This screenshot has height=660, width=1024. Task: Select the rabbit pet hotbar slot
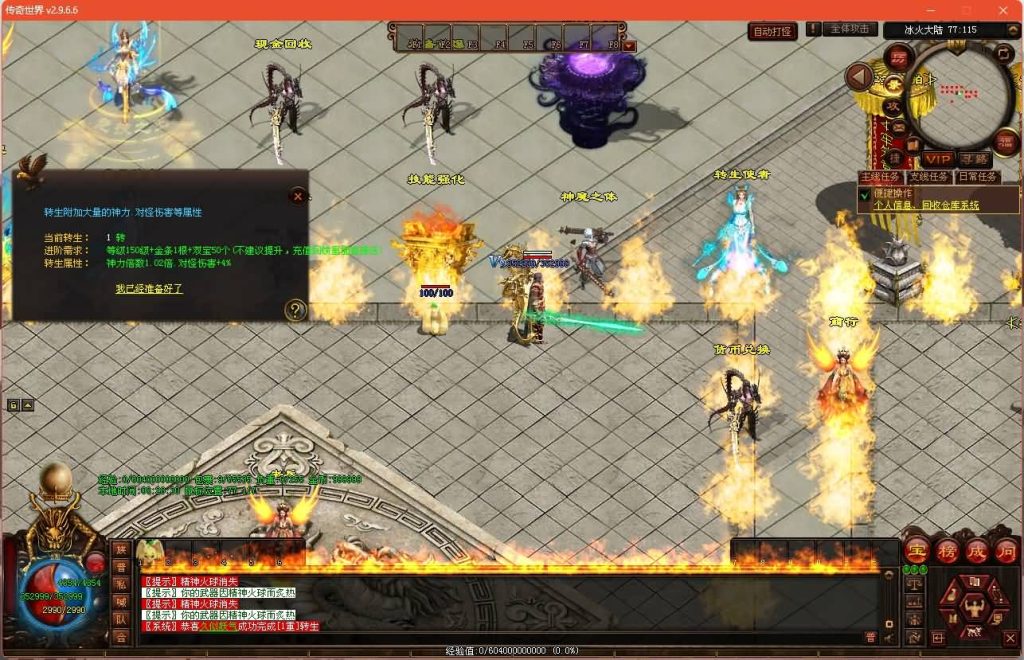click(x=150, y=551)
